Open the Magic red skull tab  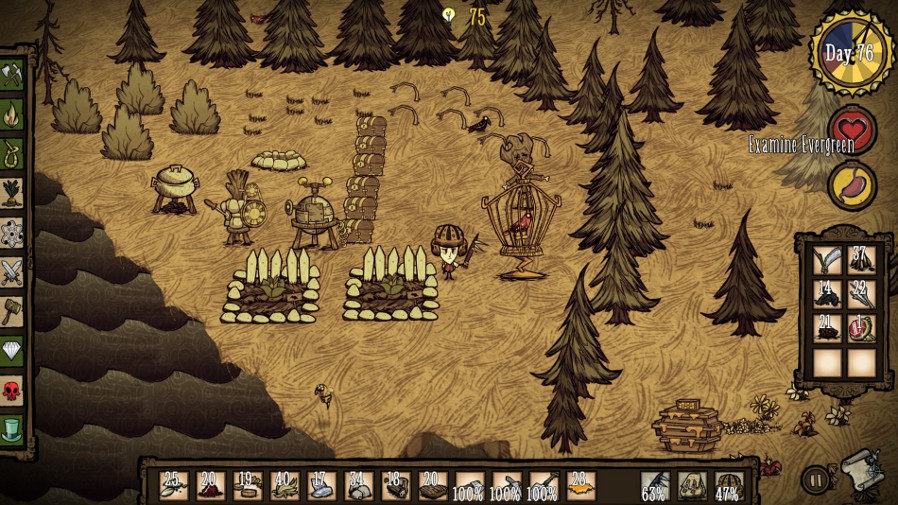pos(13,388)
